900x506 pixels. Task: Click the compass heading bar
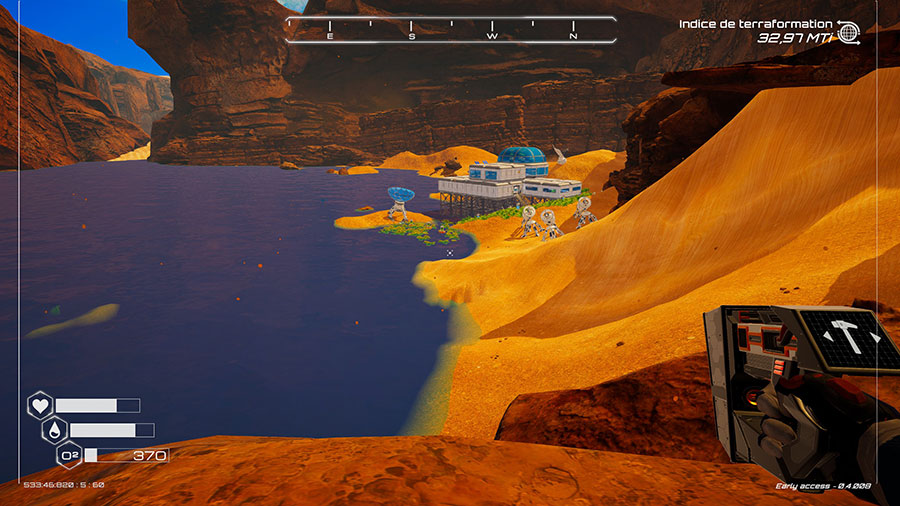coord(450,29)
